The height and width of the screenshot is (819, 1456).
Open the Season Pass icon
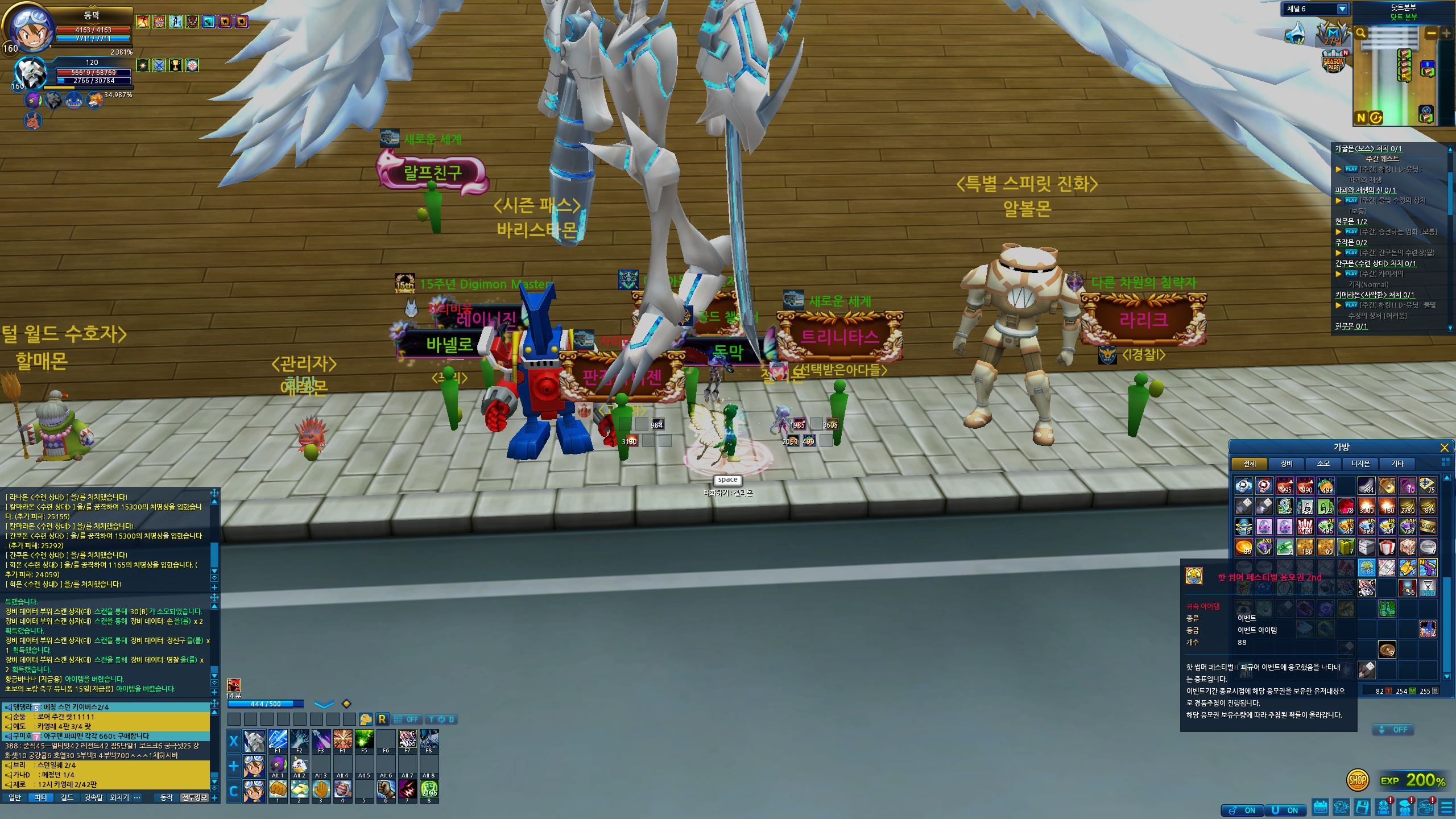[1333, 61]
